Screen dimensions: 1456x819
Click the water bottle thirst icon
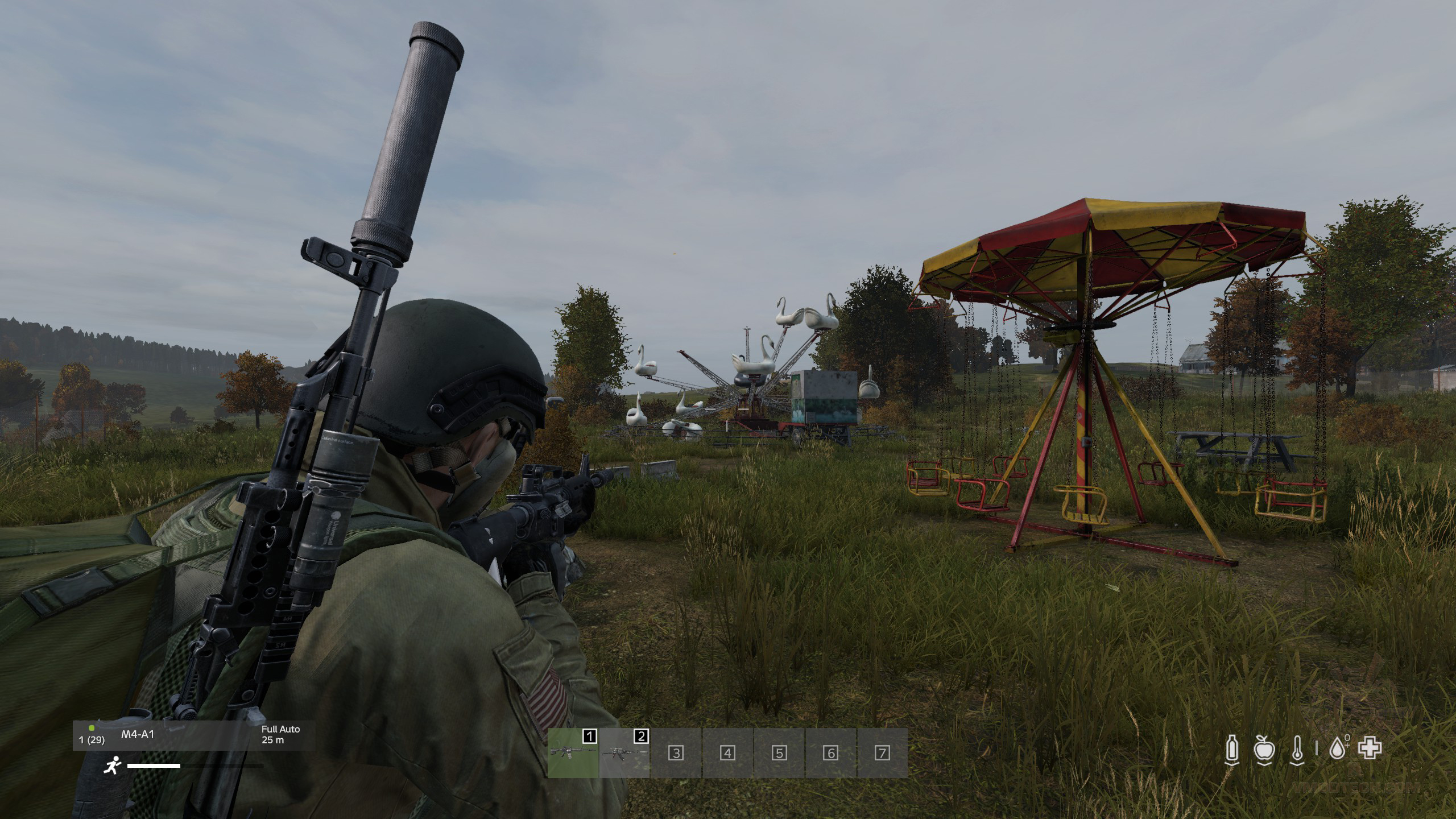pos(1232,748)
